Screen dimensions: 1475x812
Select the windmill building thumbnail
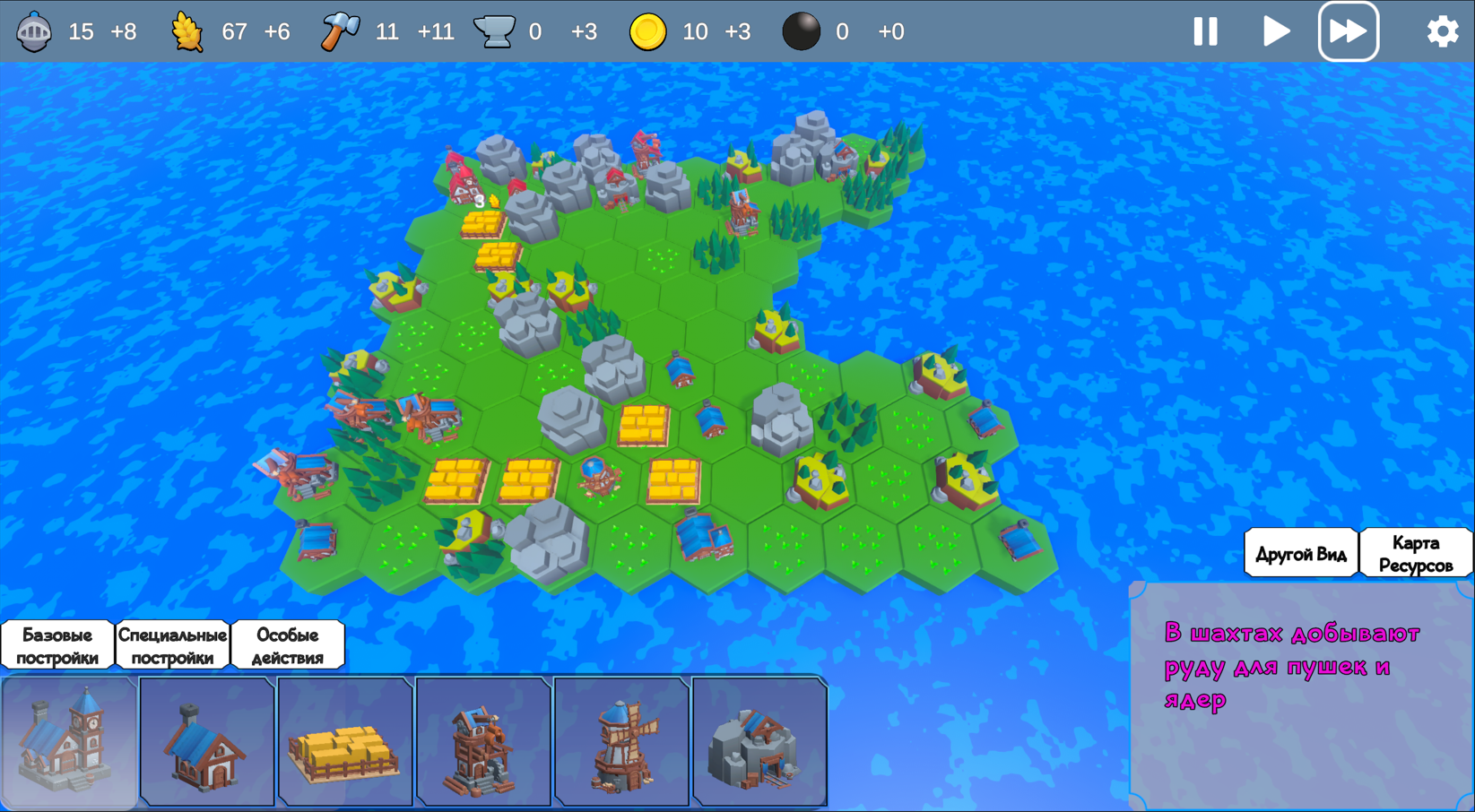[x=621, y=742]
